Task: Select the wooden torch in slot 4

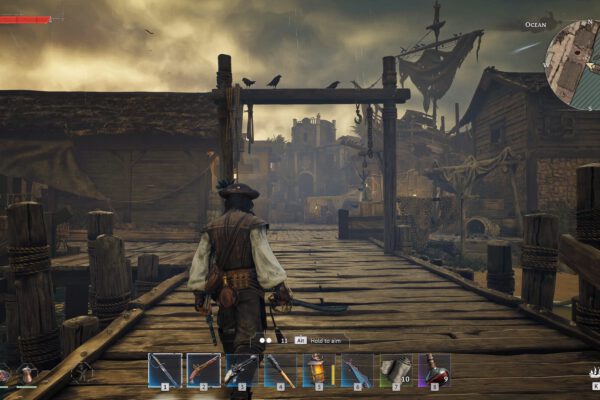Action: coord(281,369)
